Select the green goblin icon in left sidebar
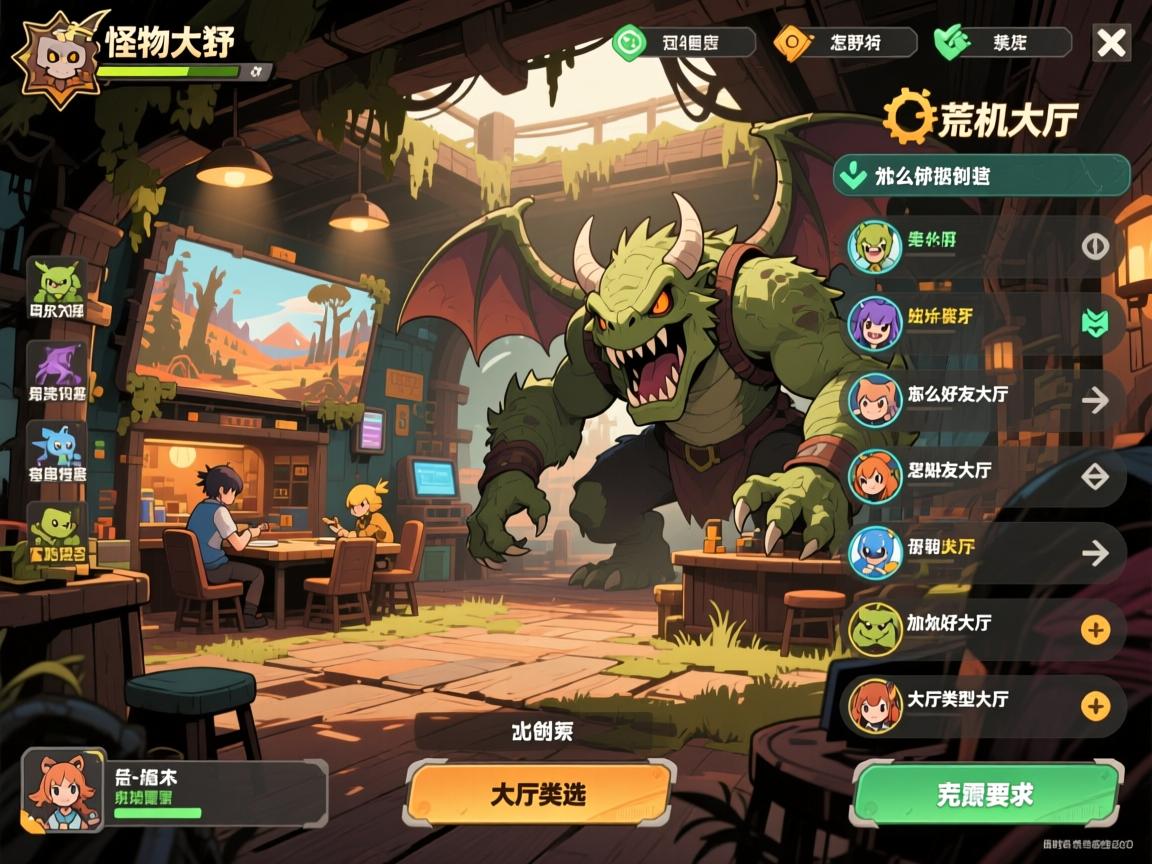 (56, 288)
